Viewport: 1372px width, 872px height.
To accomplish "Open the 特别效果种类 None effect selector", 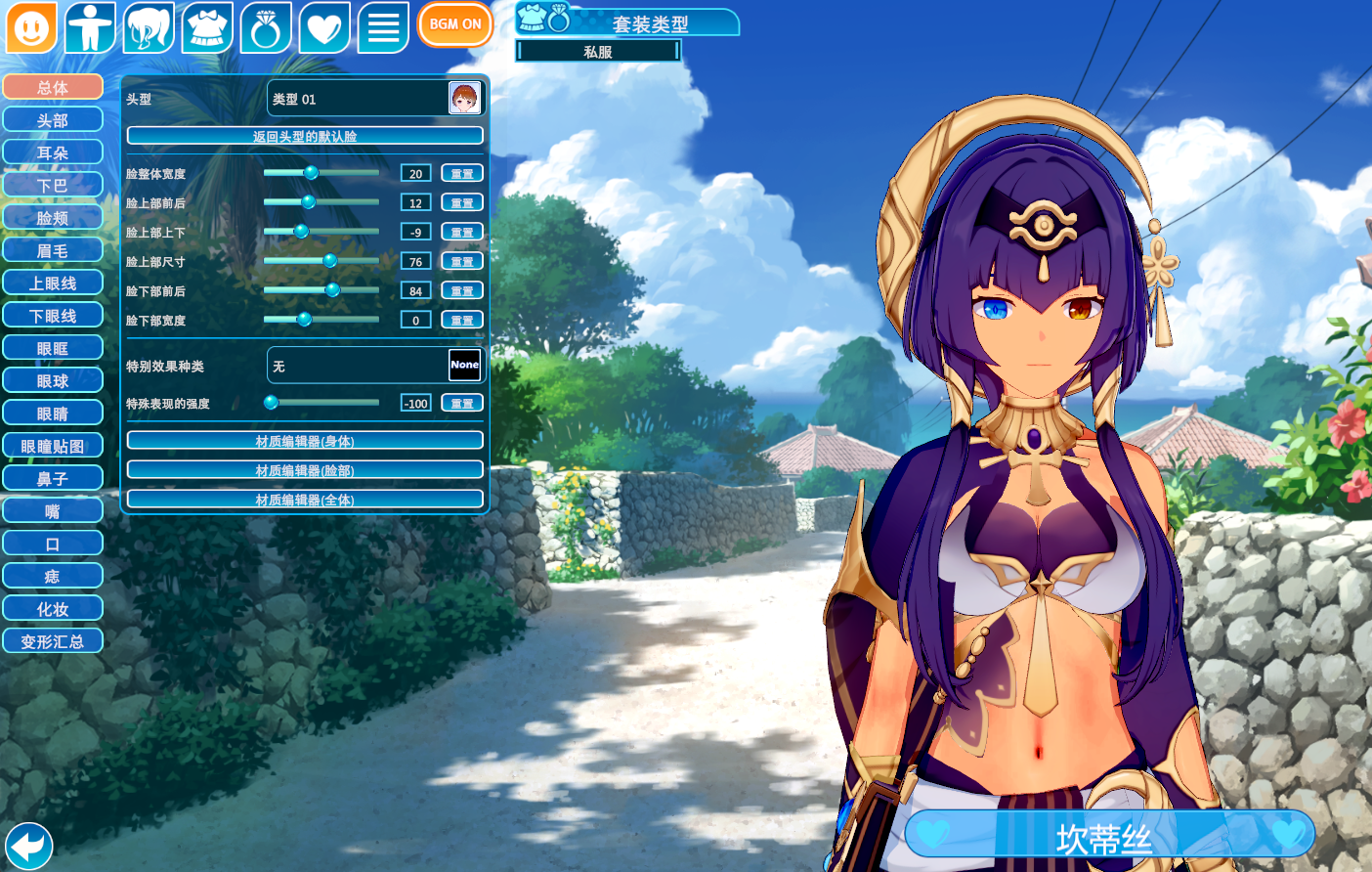I will tap(375, 366).
